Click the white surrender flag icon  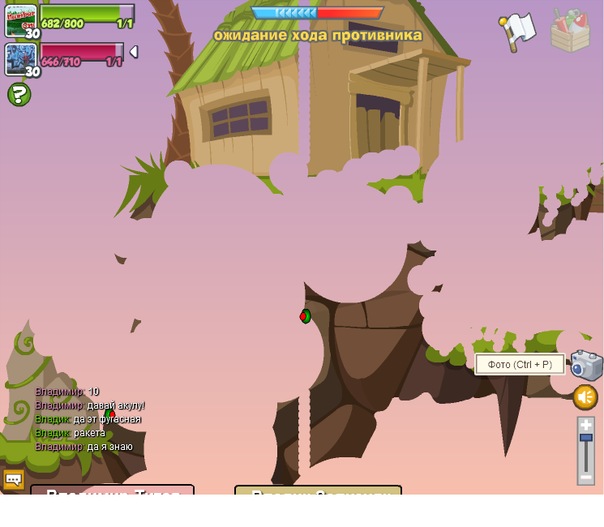pos(517,31)
